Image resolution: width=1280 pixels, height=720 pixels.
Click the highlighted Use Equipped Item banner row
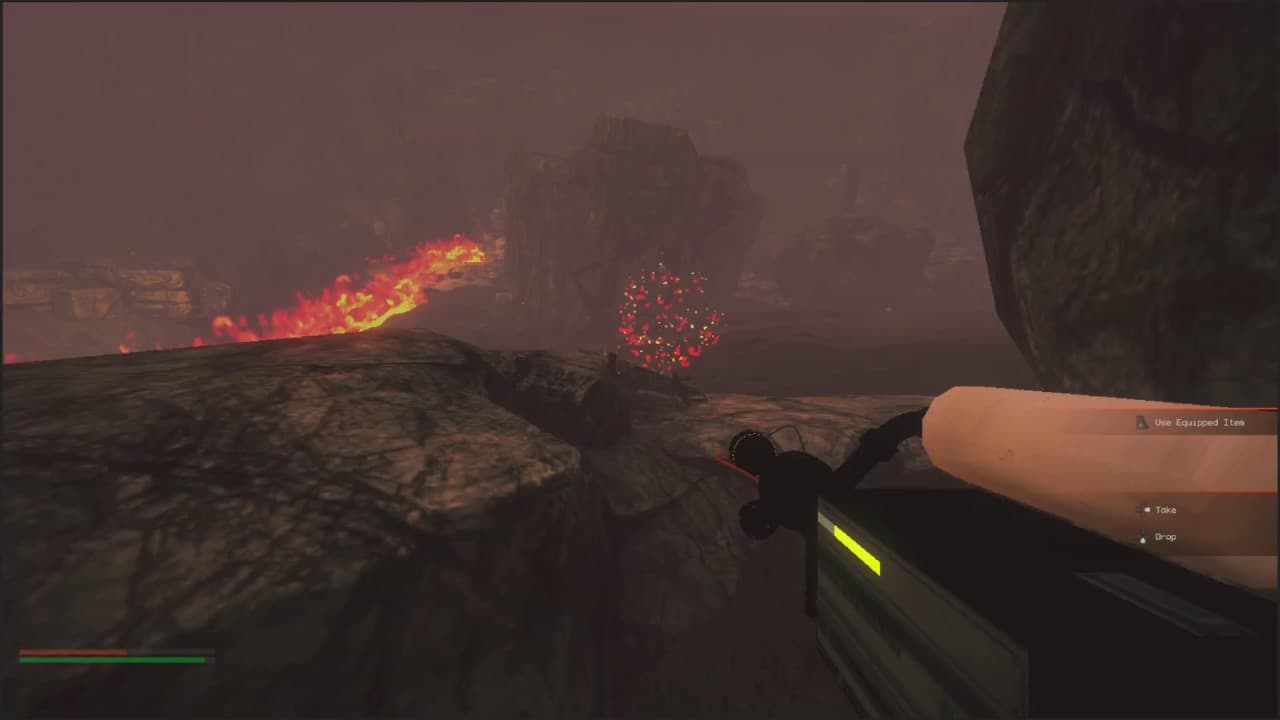click(x=1200, y=423)
